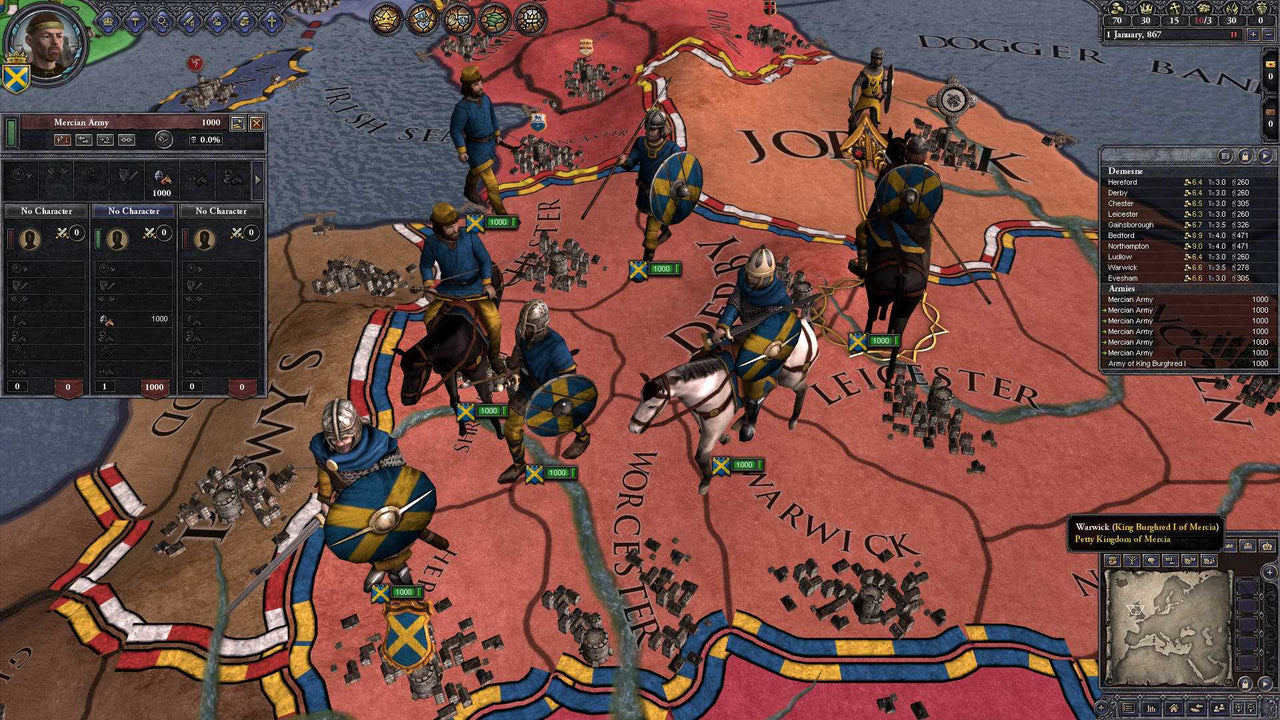Close the Mercian Army panel
1280x720 pixels.
pyautogui.click(x=257, y=123)
